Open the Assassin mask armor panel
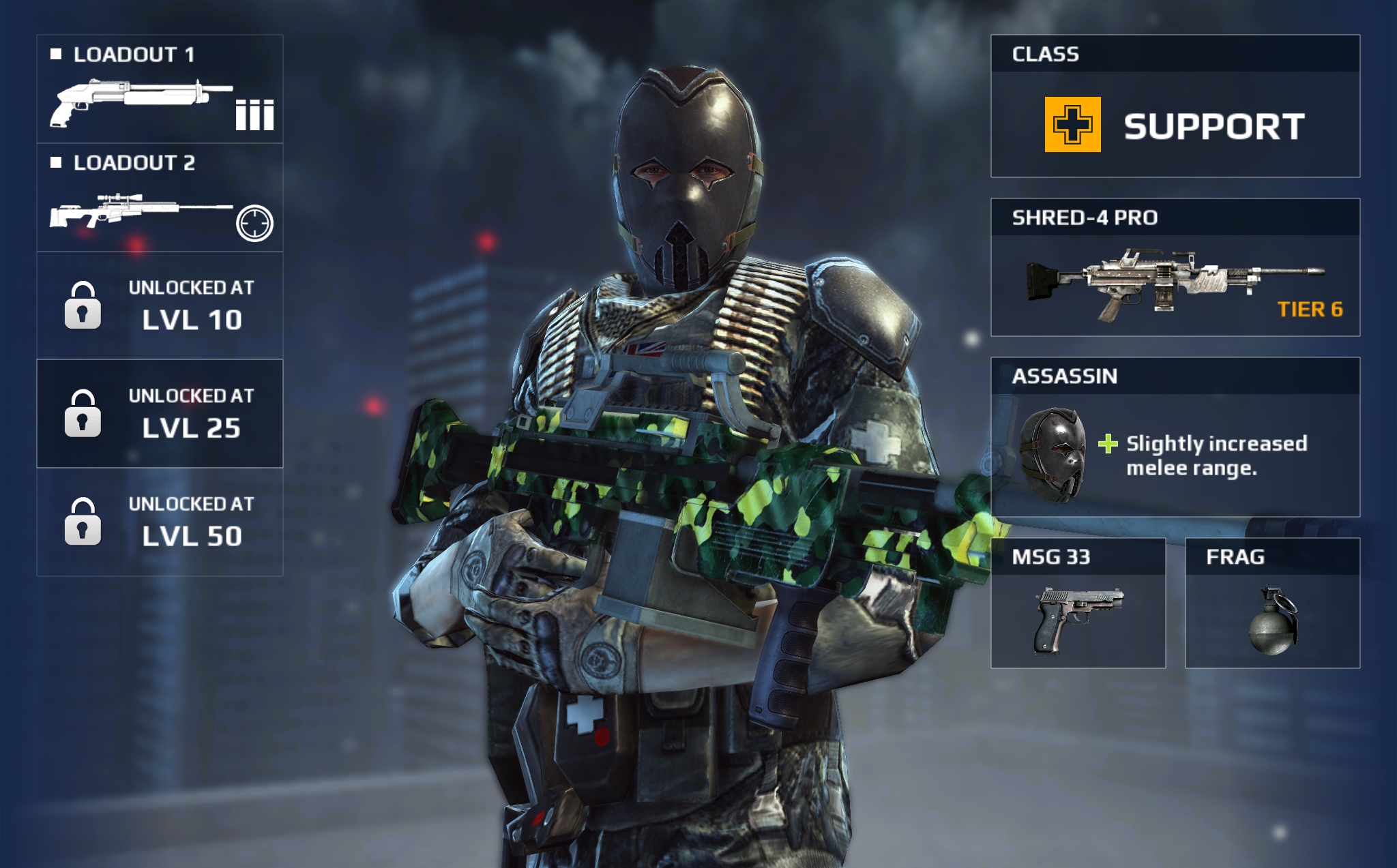 point(1175,437)
